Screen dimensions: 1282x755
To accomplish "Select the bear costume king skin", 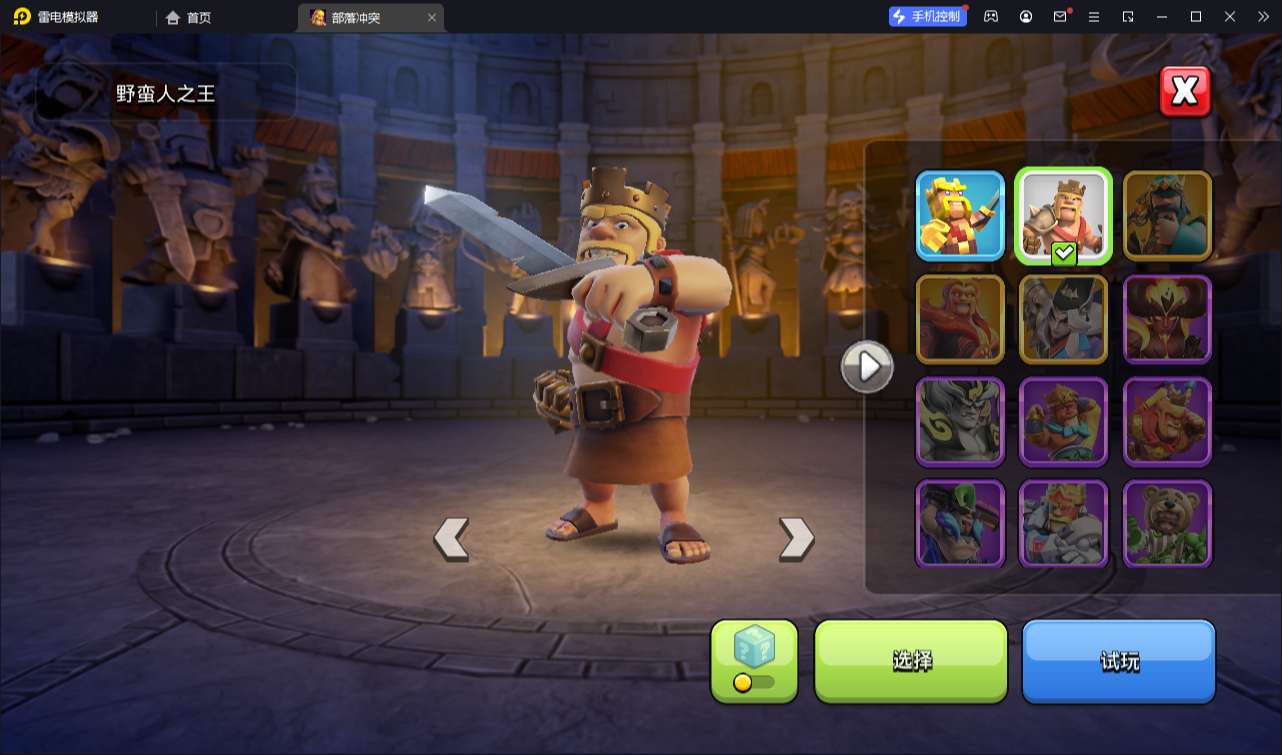I will (1167, 524).
